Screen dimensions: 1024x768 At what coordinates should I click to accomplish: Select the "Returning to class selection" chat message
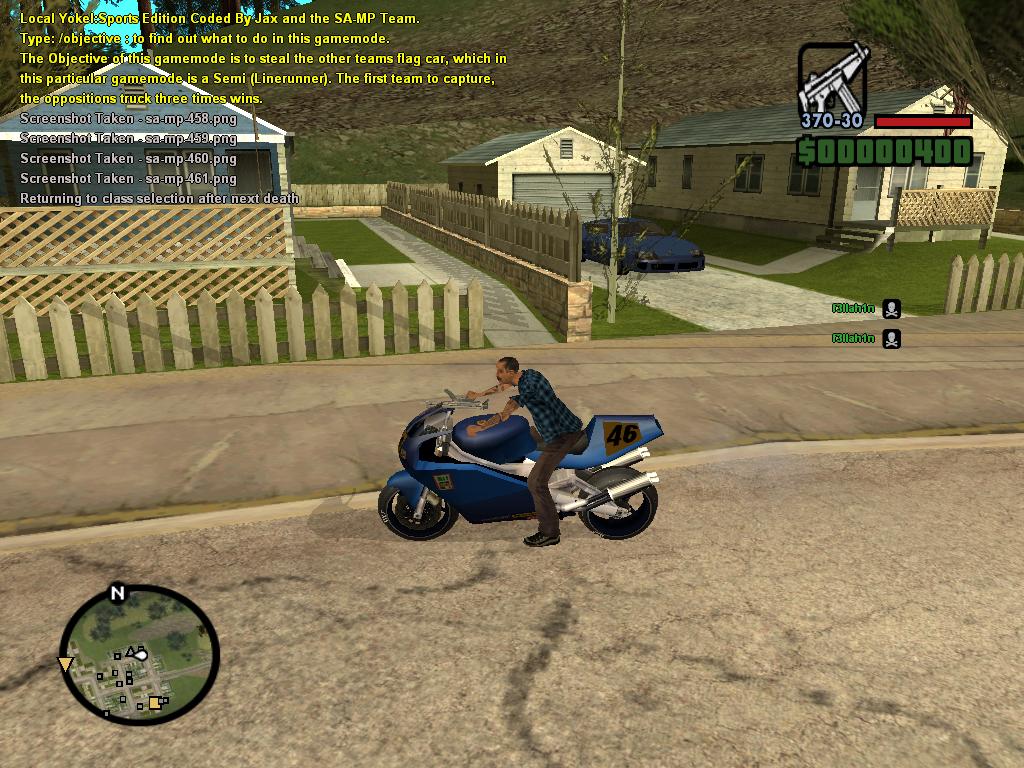(159, 198)
